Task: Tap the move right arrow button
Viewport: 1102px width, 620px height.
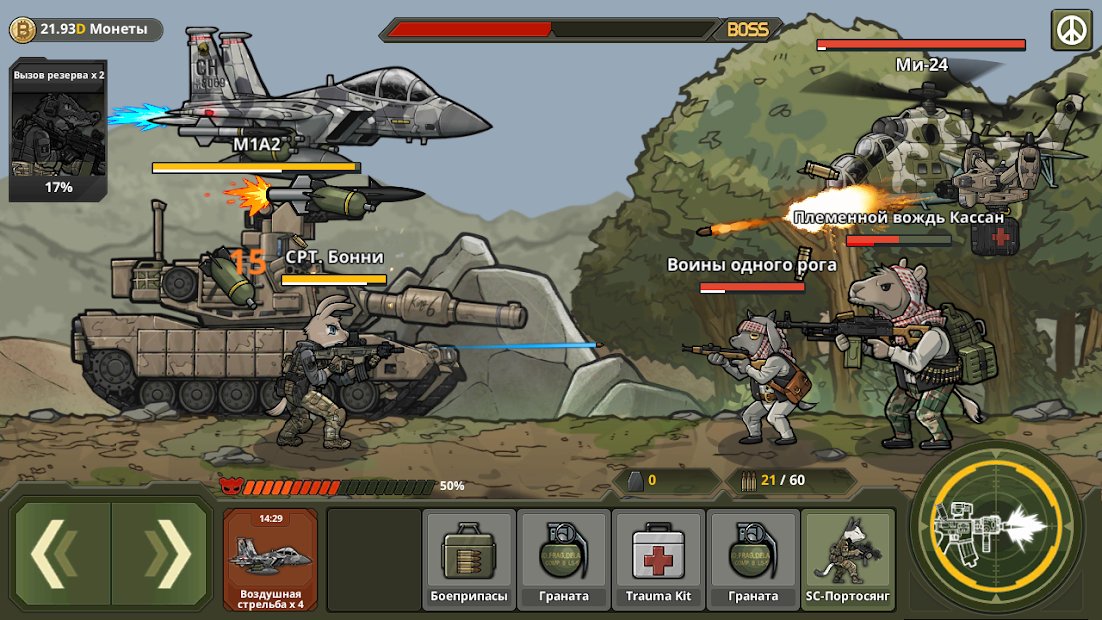Action: tap(160, 553)
